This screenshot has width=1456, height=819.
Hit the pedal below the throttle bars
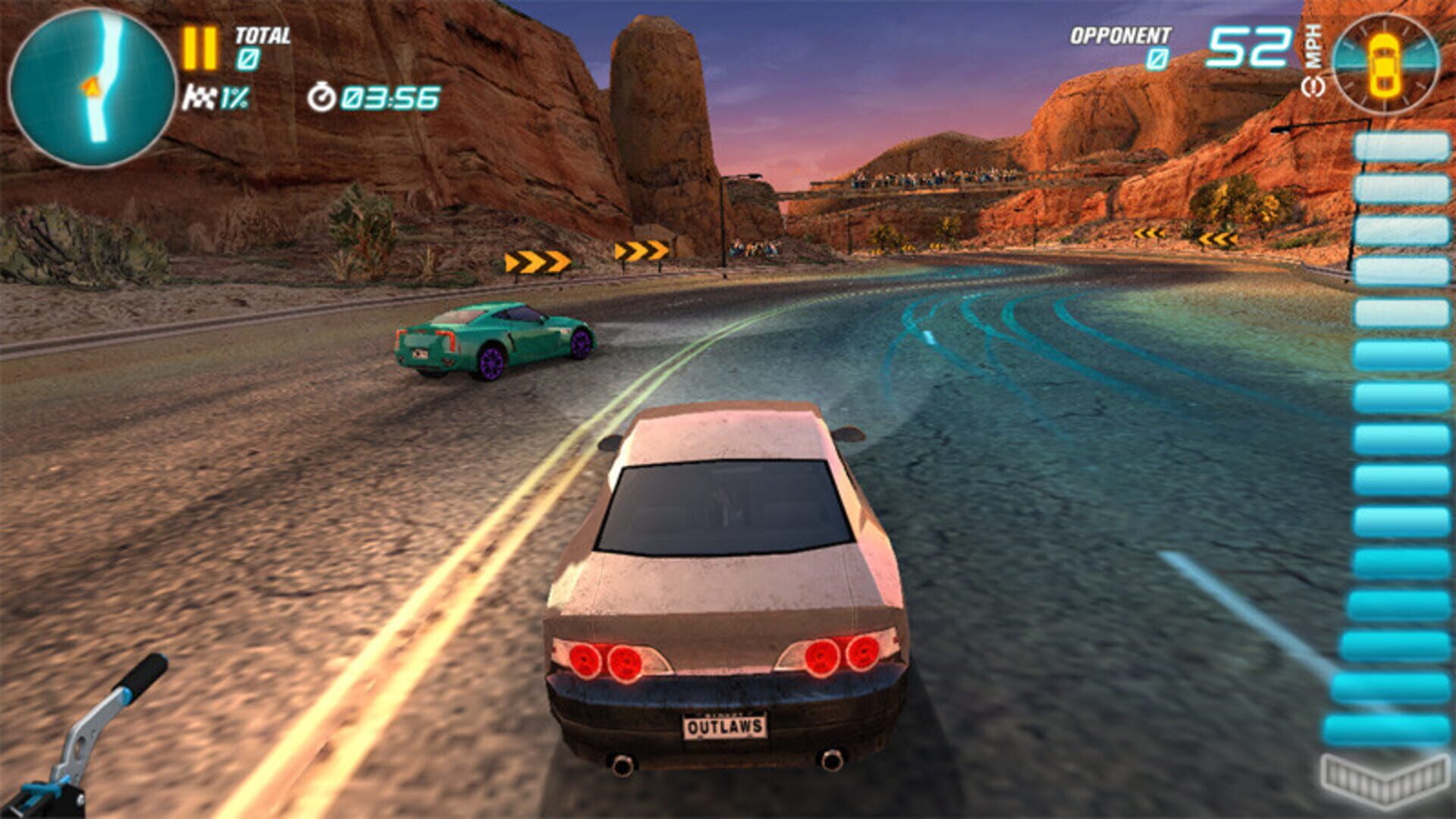1383,777
